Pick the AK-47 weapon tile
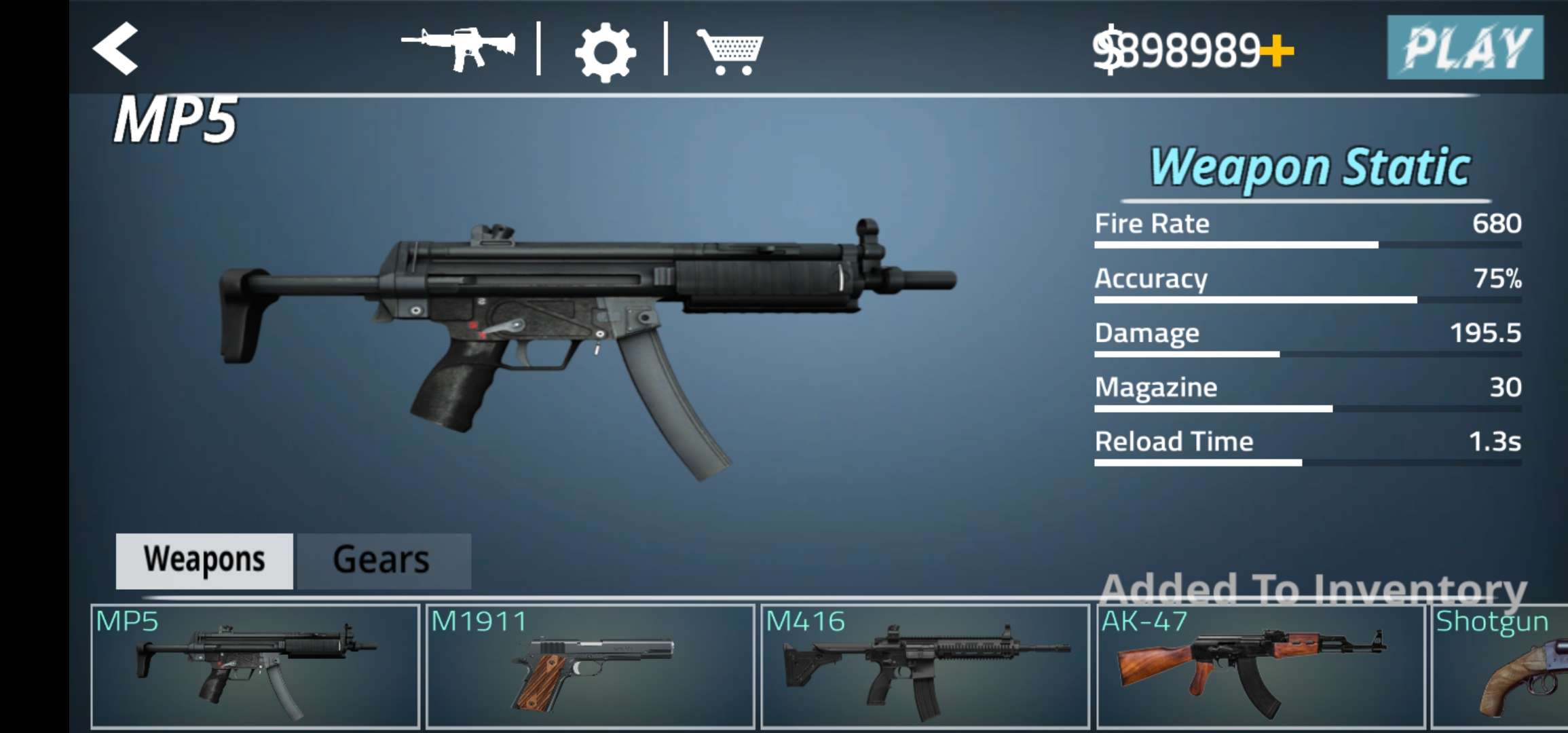 [1260, 666]
